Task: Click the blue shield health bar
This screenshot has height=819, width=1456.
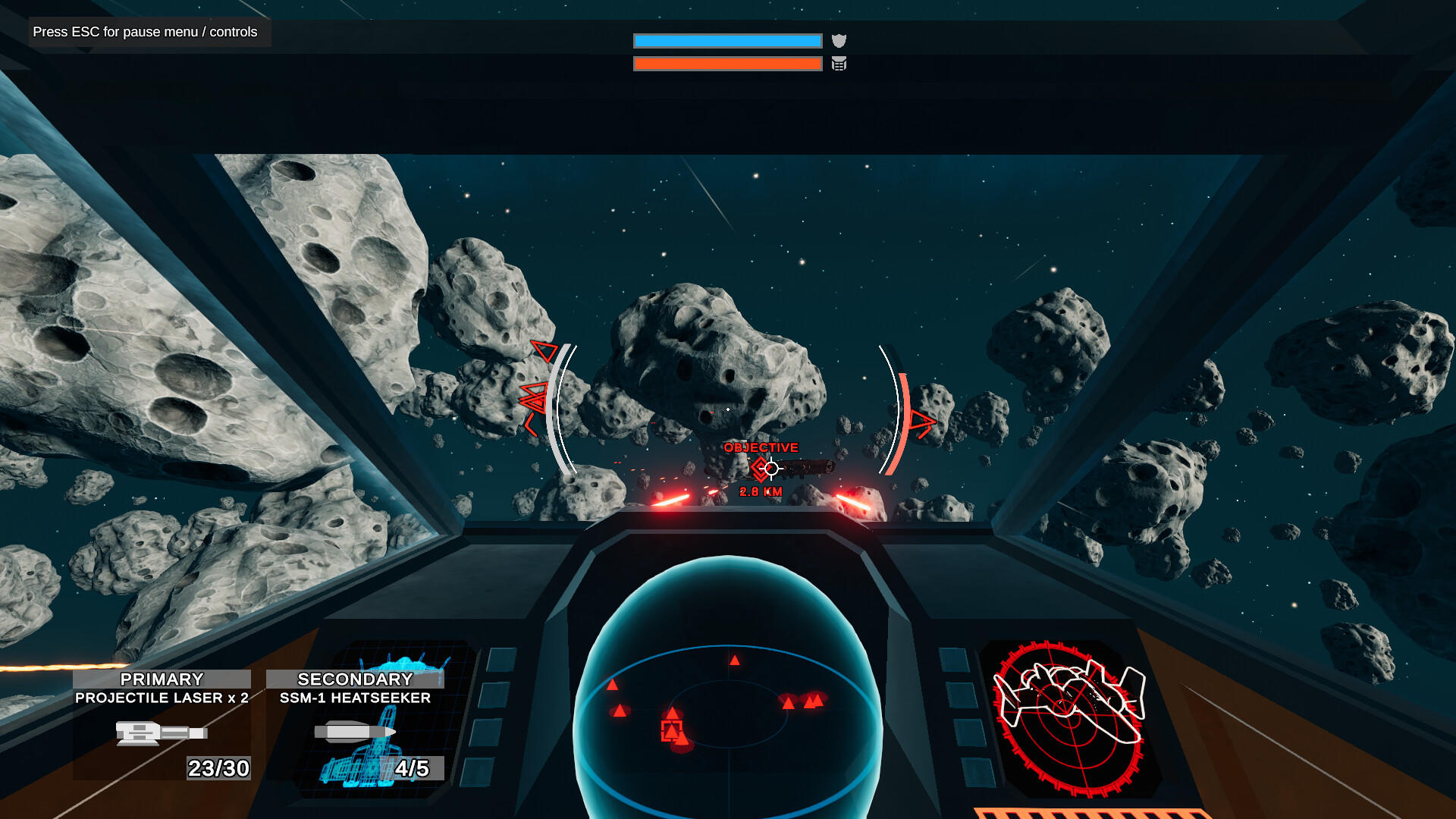Action: [x=726, y=40]
